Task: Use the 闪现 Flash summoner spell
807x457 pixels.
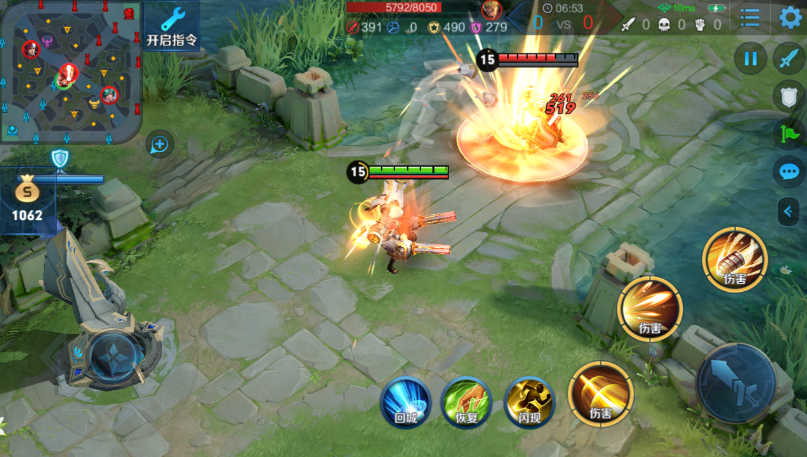Action: coord(529,402)
